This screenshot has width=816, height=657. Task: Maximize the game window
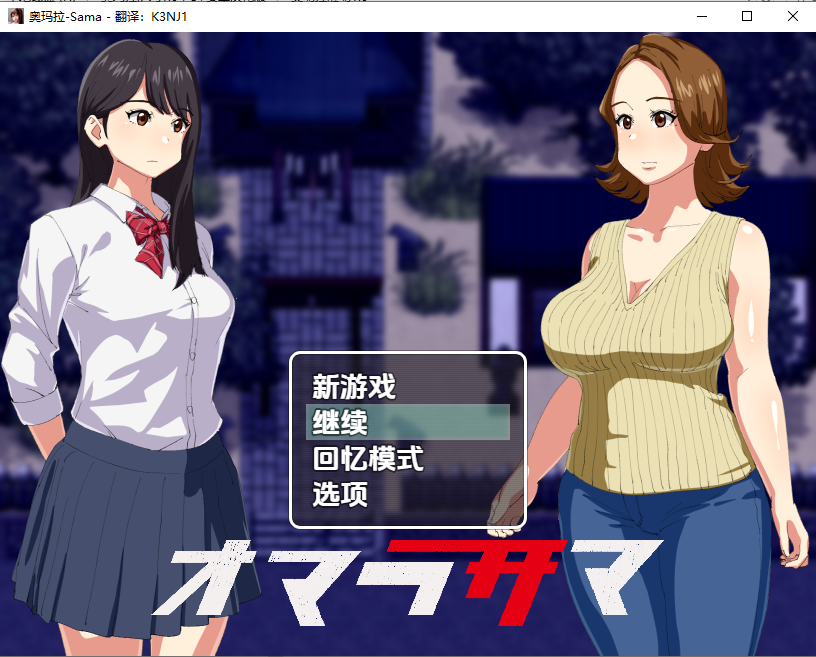pos(746,17)
